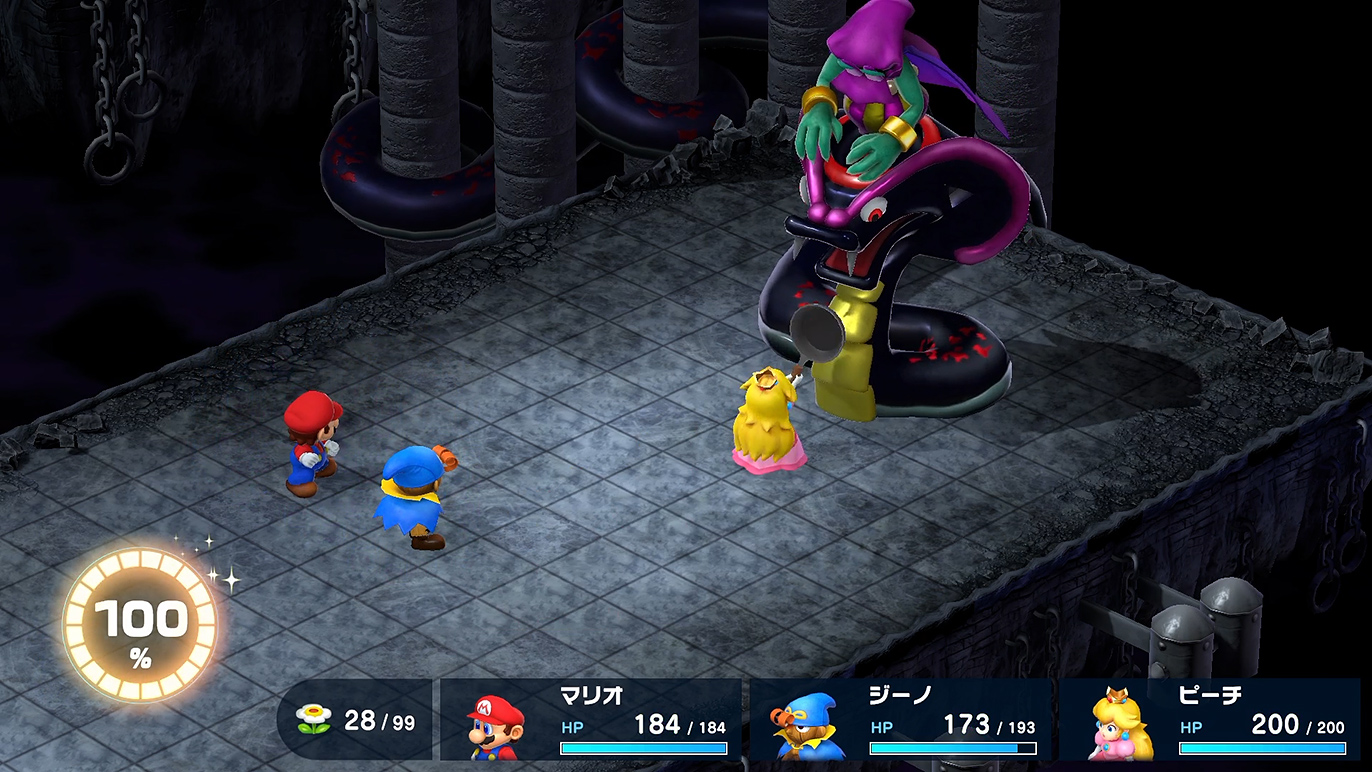1372x772 pixels.
Task: Select Geno's party status panel
Action: tap(900, 720)
